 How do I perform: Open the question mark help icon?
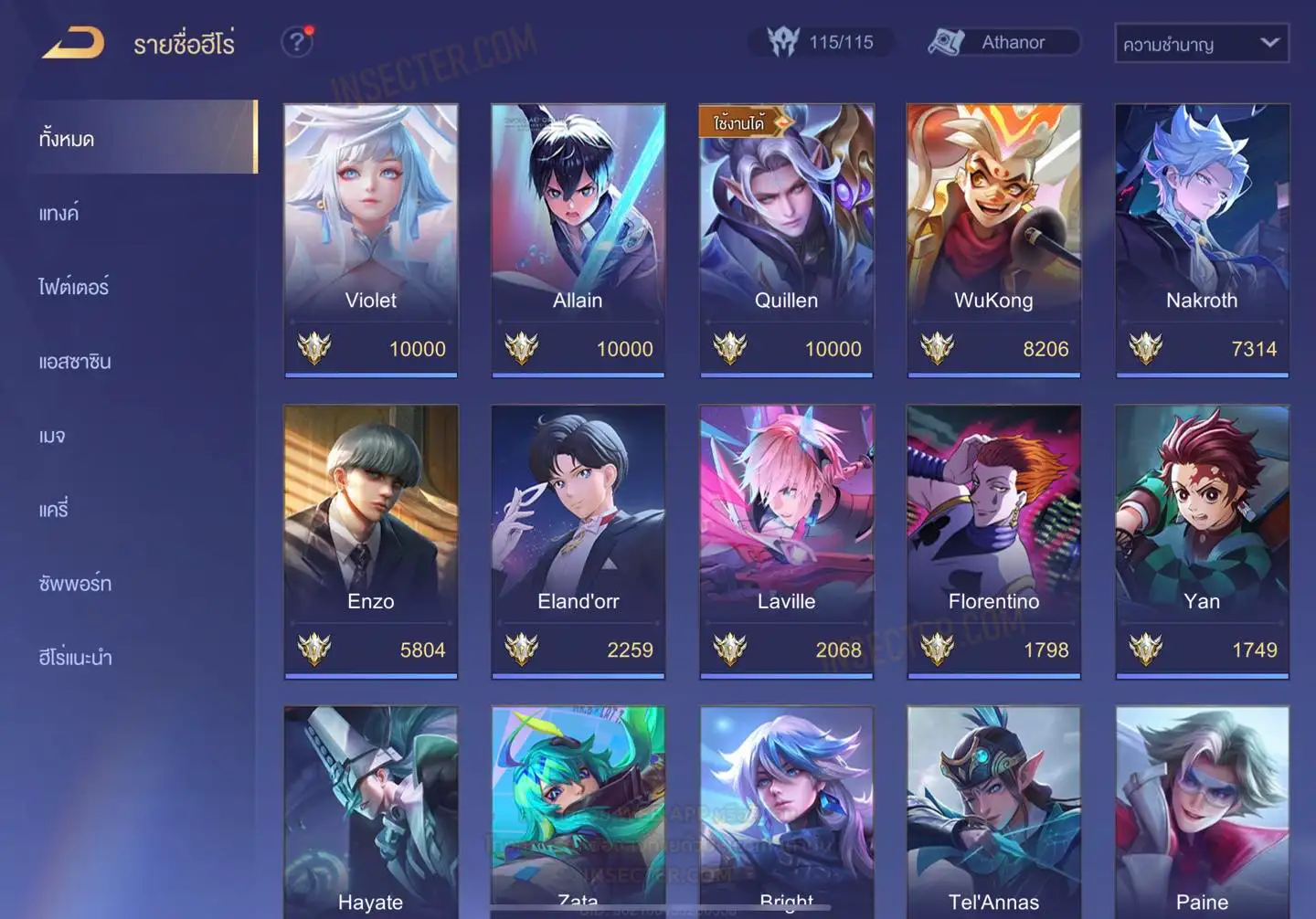296,42
